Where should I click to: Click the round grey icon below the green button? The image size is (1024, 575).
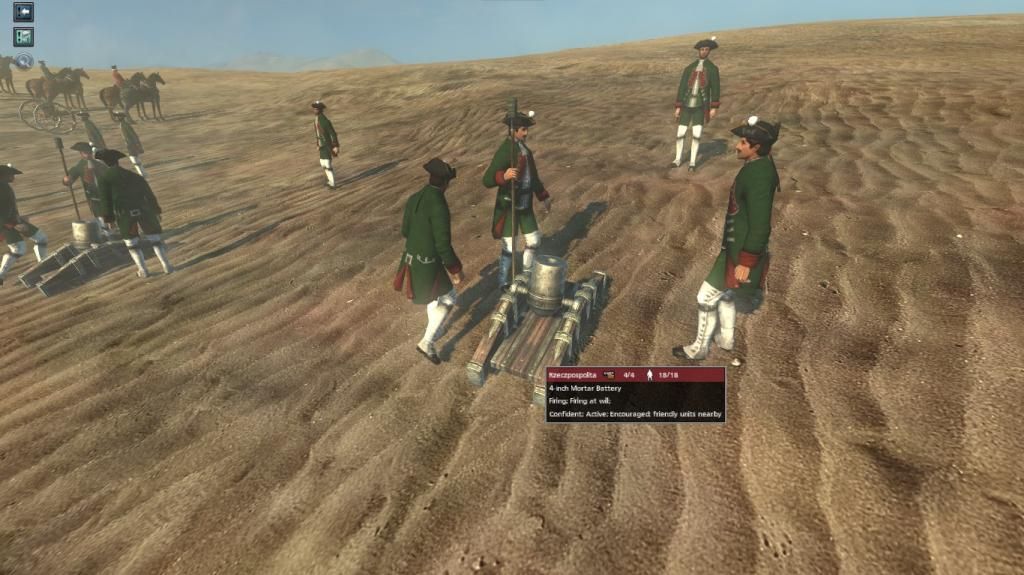coord(23,61)
